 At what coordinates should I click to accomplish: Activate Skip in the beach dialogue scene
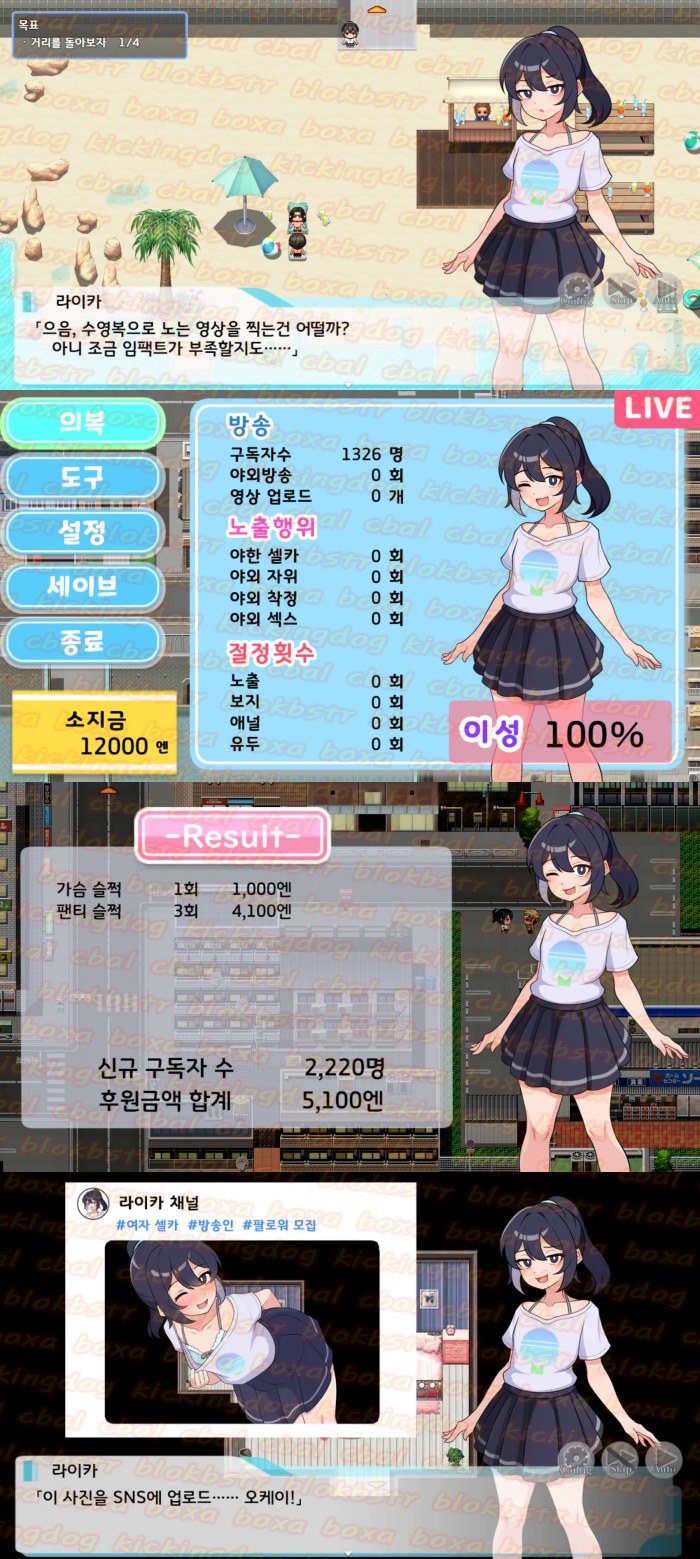point(622,291)
